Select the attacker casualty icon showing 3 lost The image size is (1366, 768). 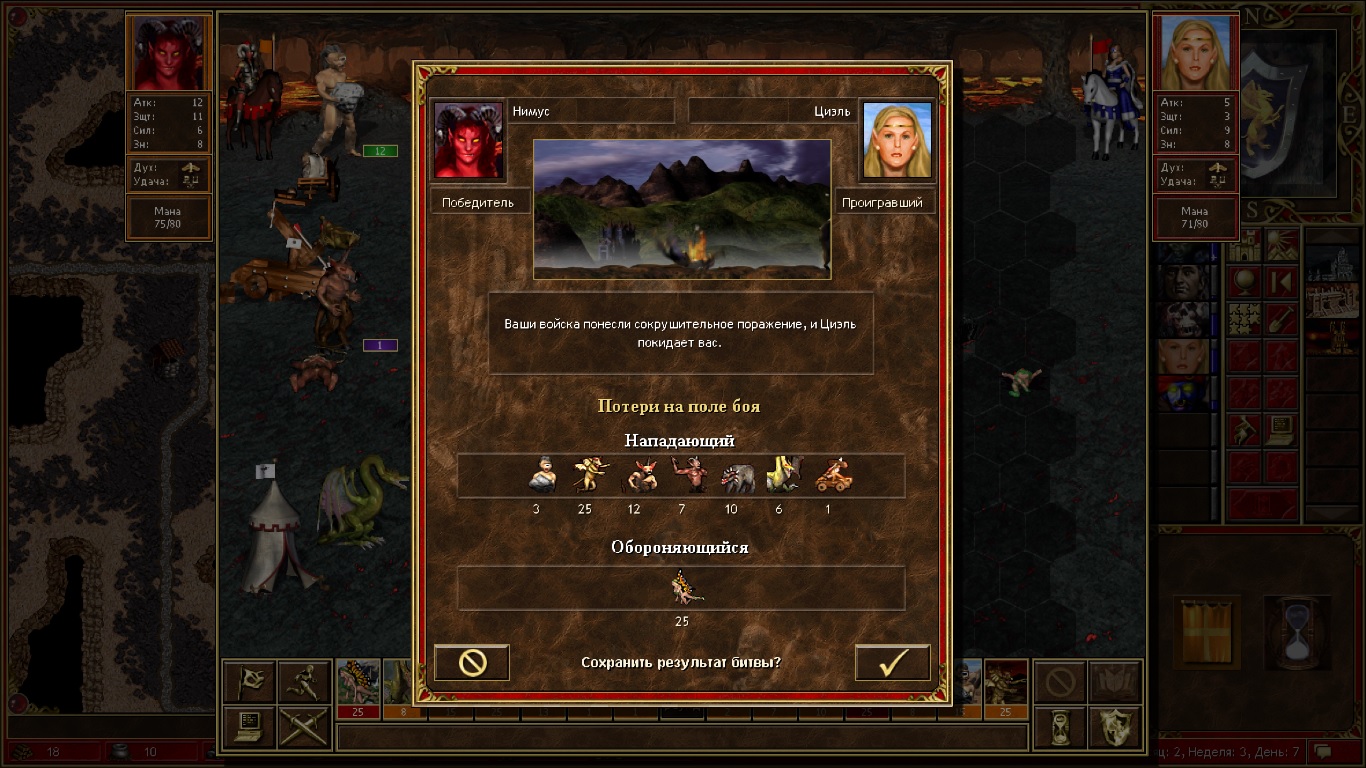click(x=541, y=475)
